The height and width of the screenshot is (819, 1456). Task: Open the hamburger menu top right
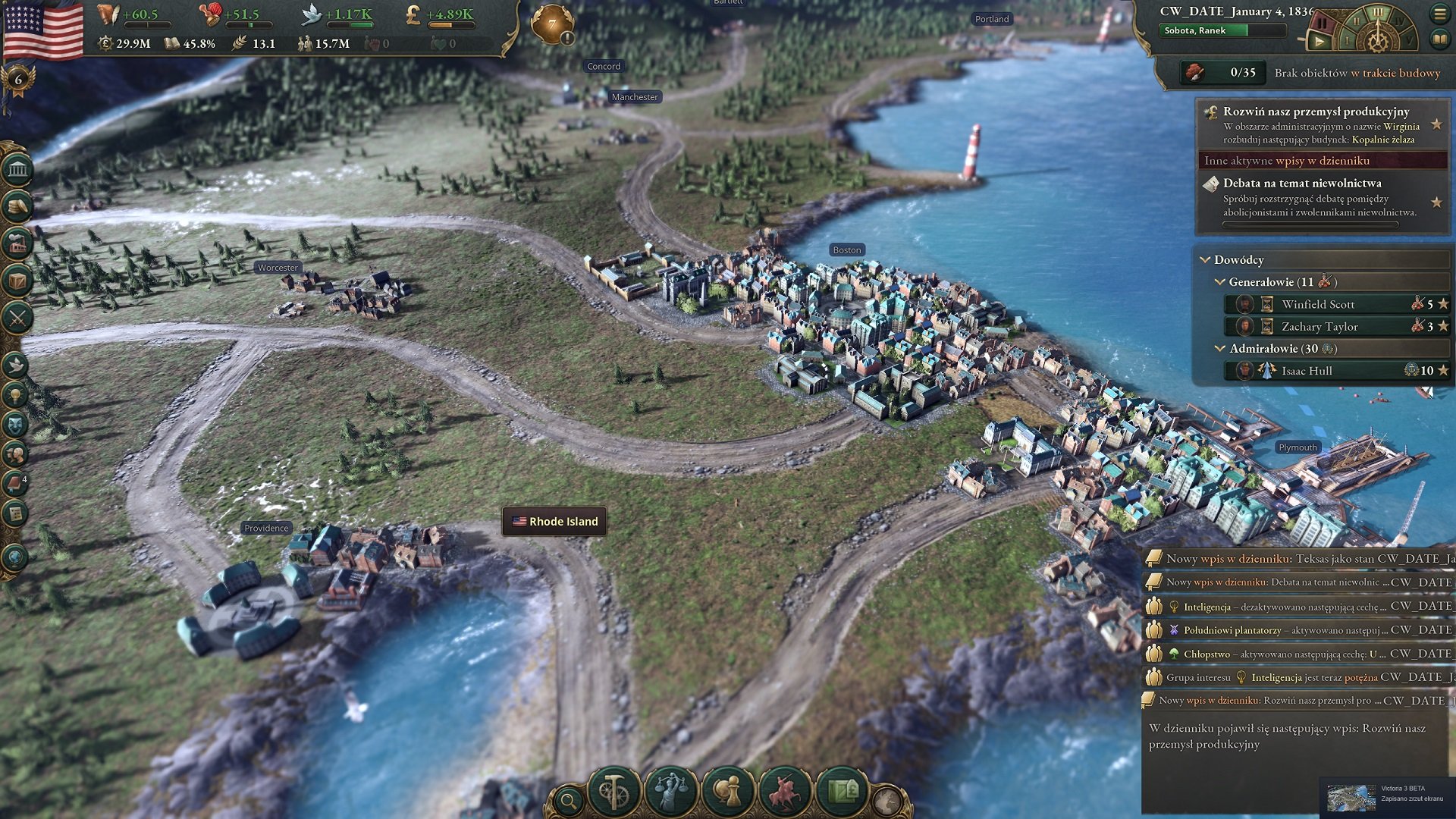point(1440,14)
